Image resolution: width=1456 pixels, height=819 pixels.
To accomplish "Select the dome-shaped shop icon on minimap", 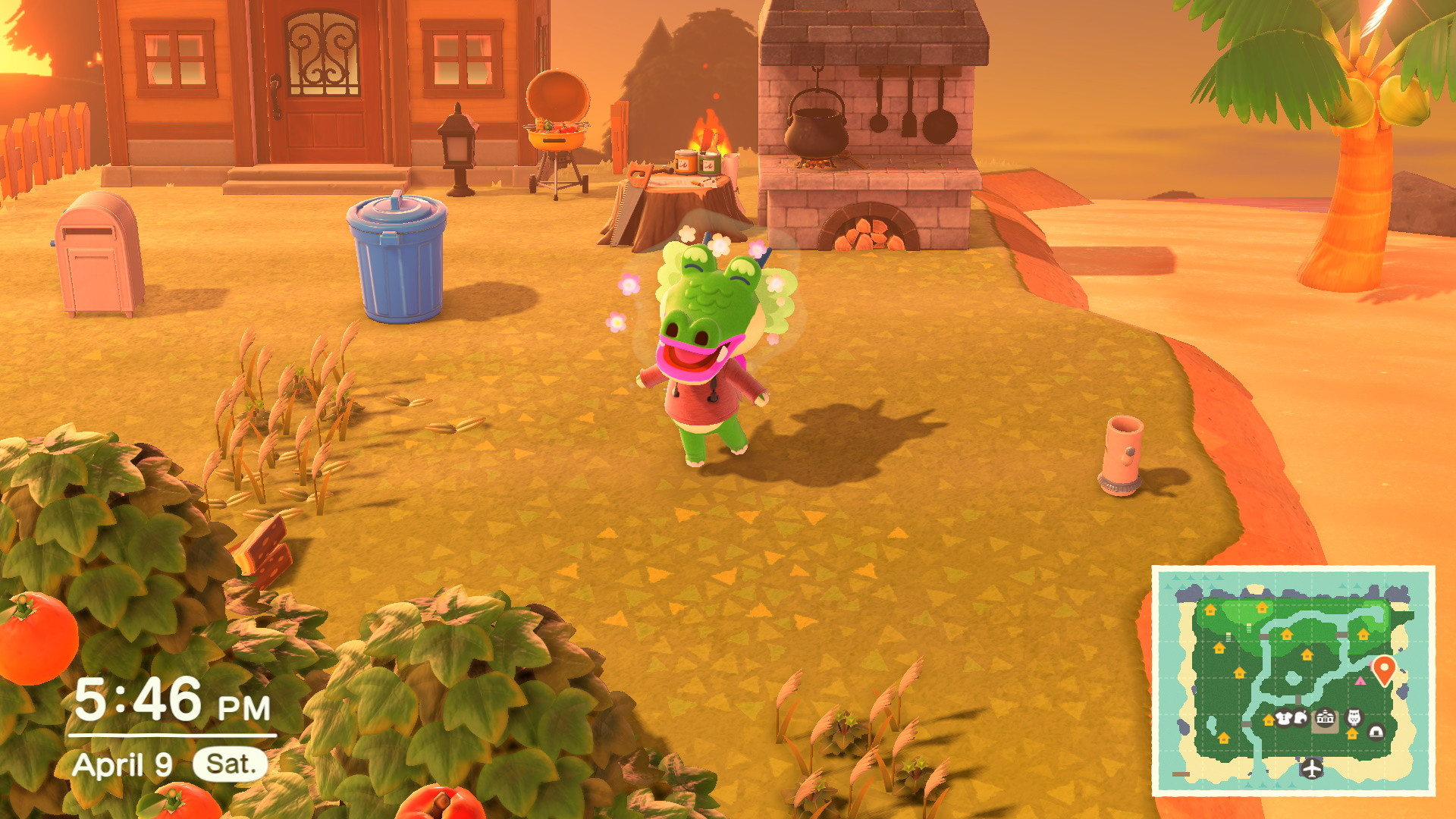I will point(1377,733).
